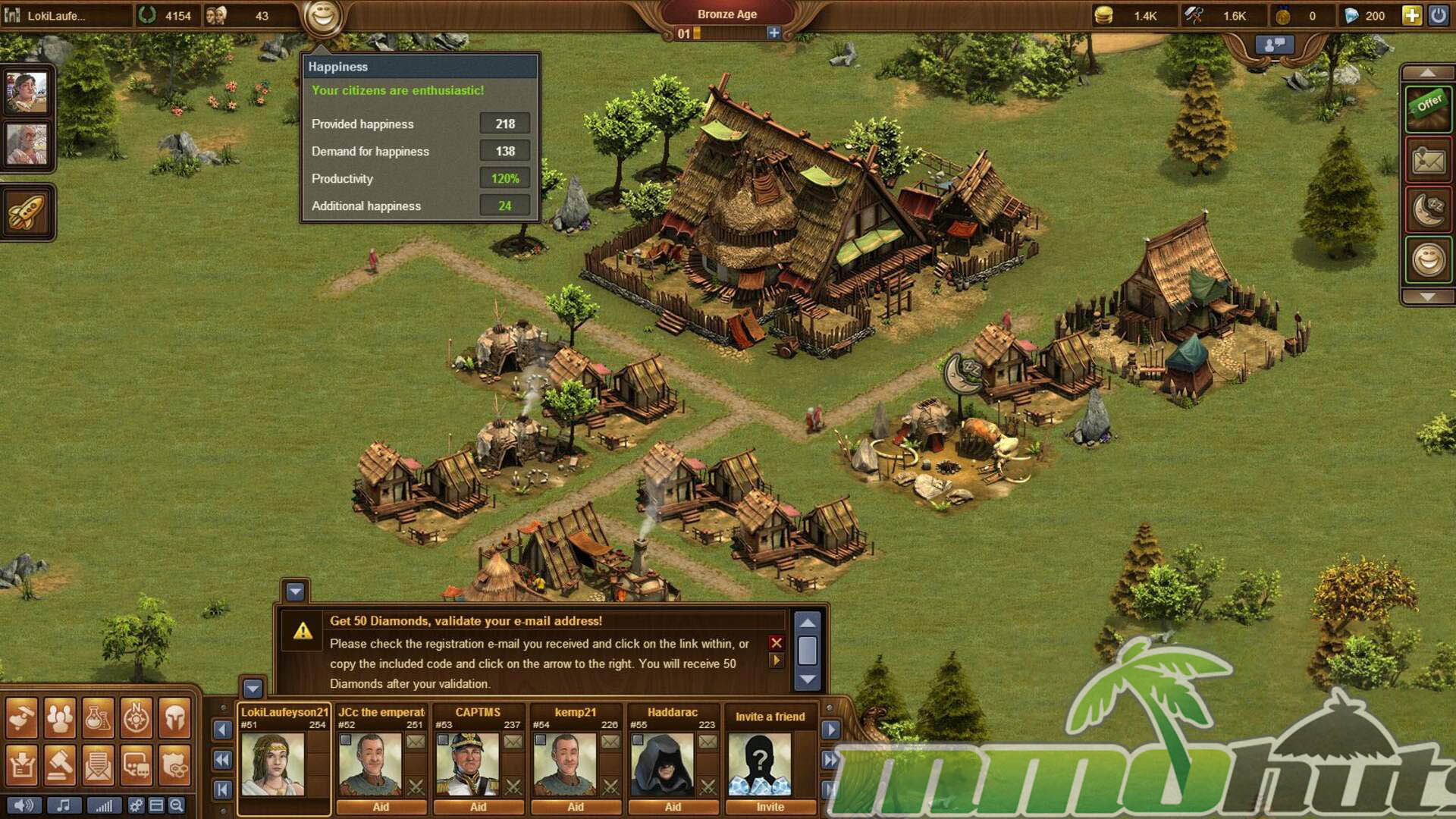The height and width of the screenshot is (819, 1456).
Task: Open the army helmet icon
Action: [x=174, y=717]
